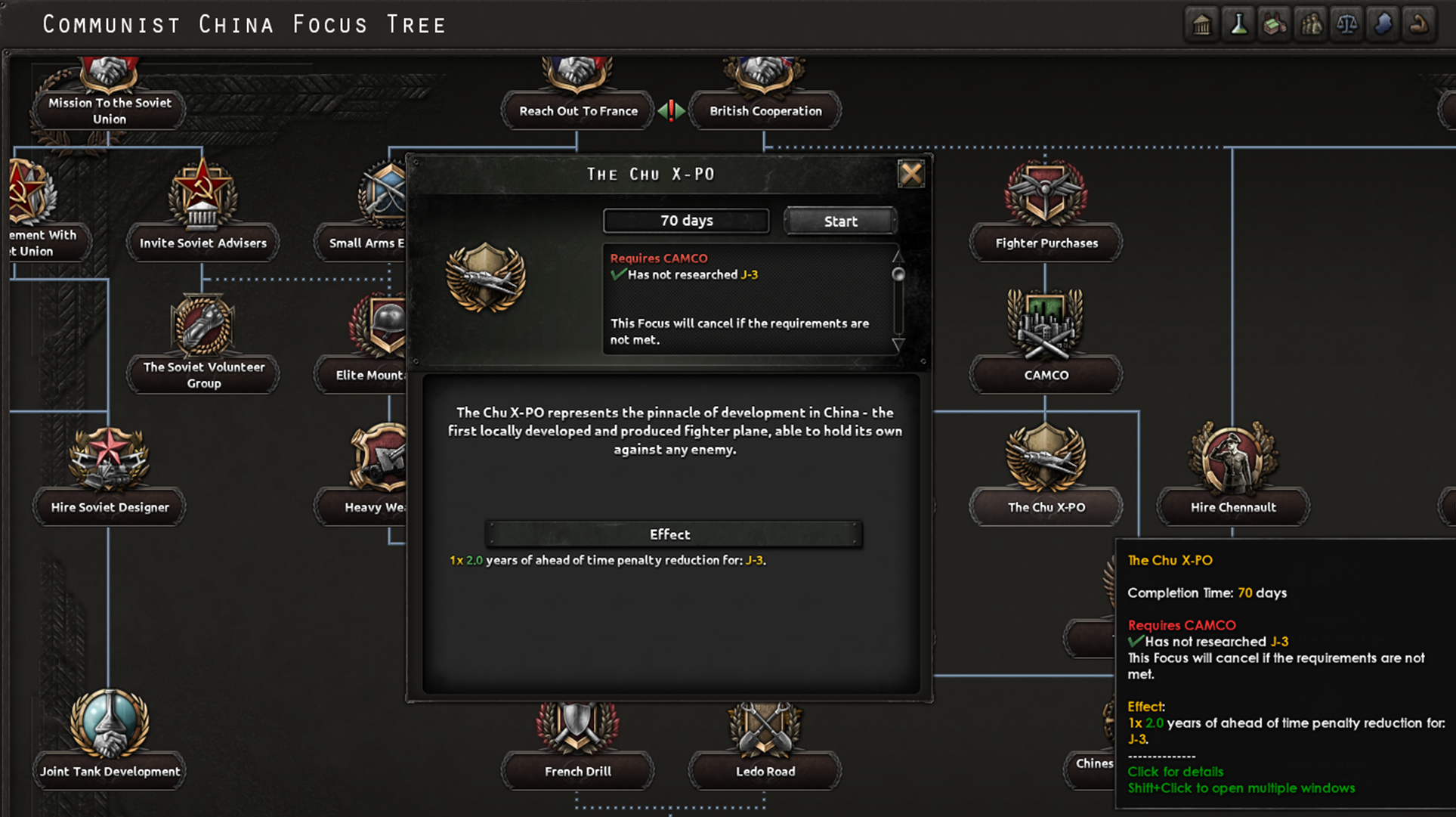This screenshot has height=817, width=1456.
Task: Select the Ledo Road focus
Action: coord(764,771)
